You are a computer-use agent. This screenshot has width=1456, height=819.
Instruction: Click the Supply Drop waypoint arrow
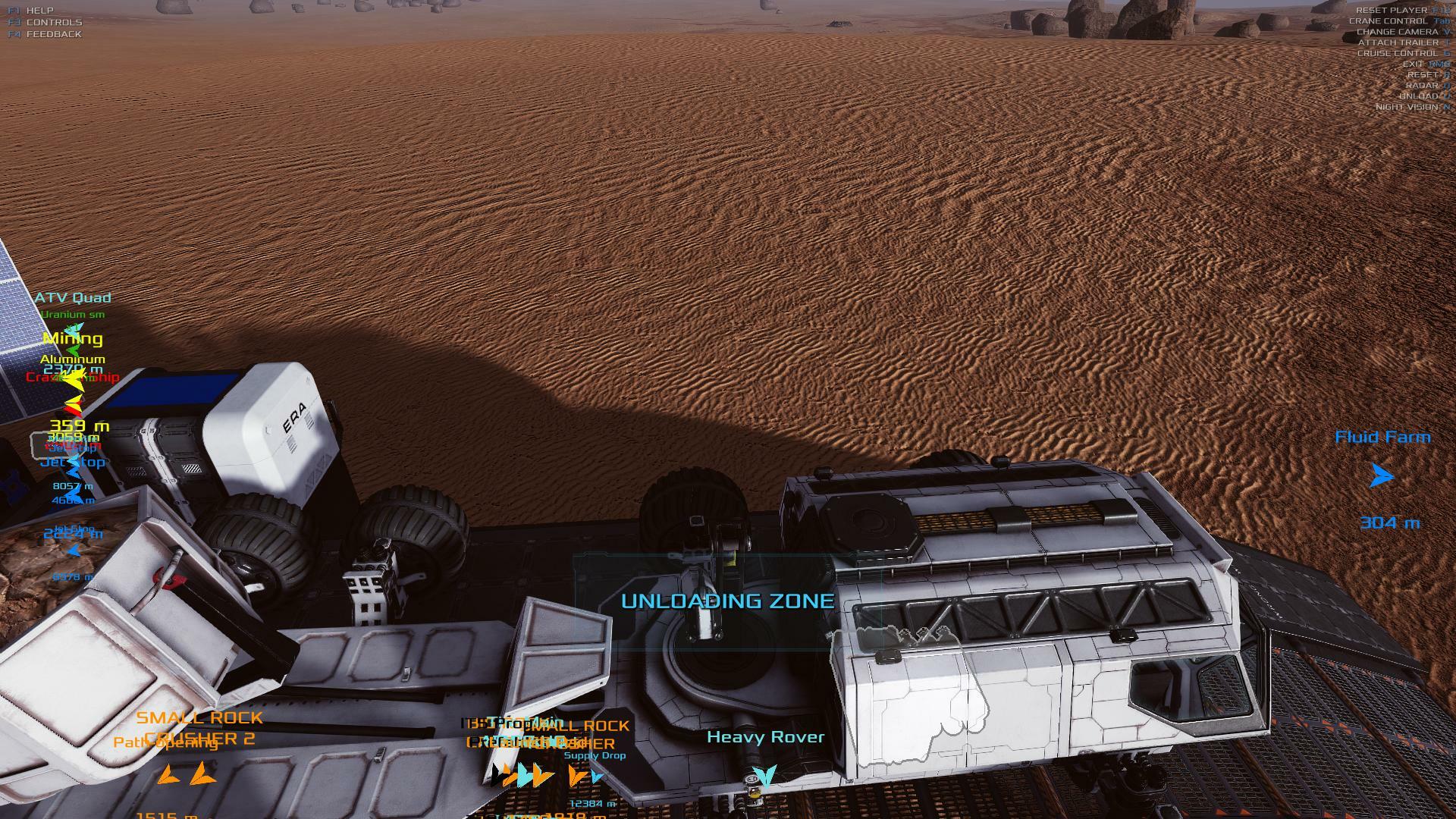(x=597, y=776)
